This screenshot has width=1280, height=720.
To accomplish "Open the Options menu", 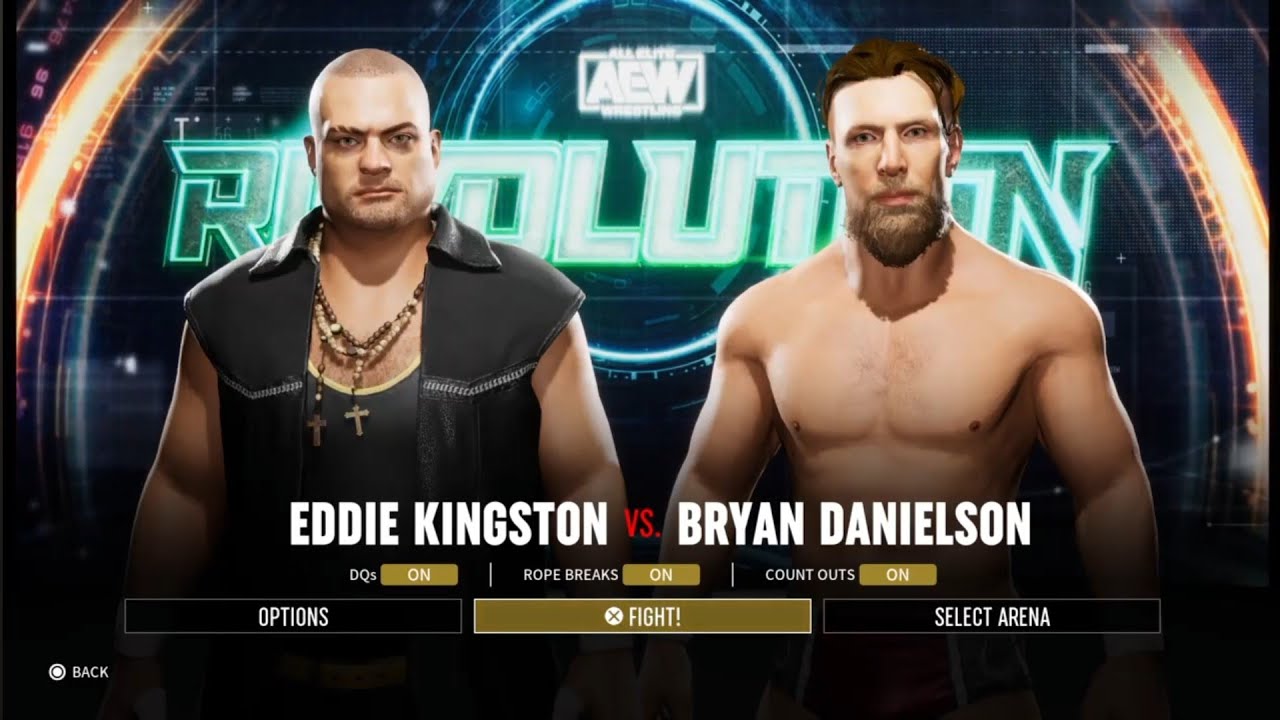I will point(293,617).
